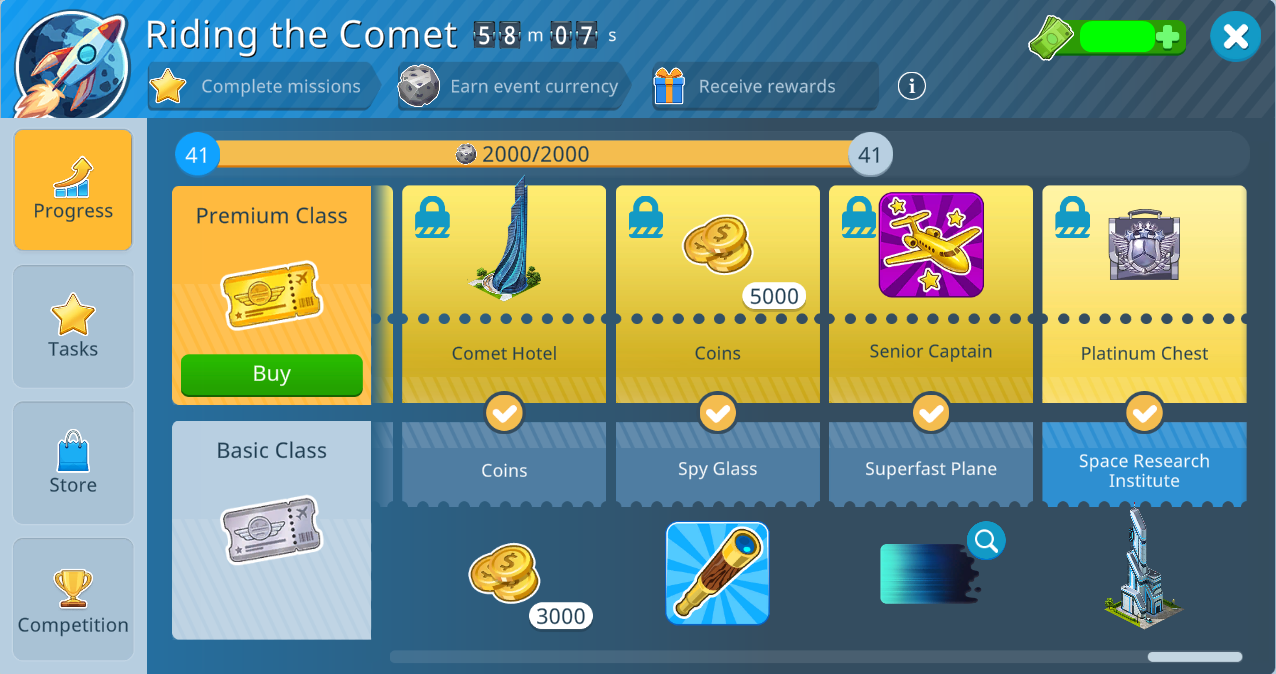1276x674 pixels.
Task: Select the Spy Glass reward icon
Action: pos(717,573)
